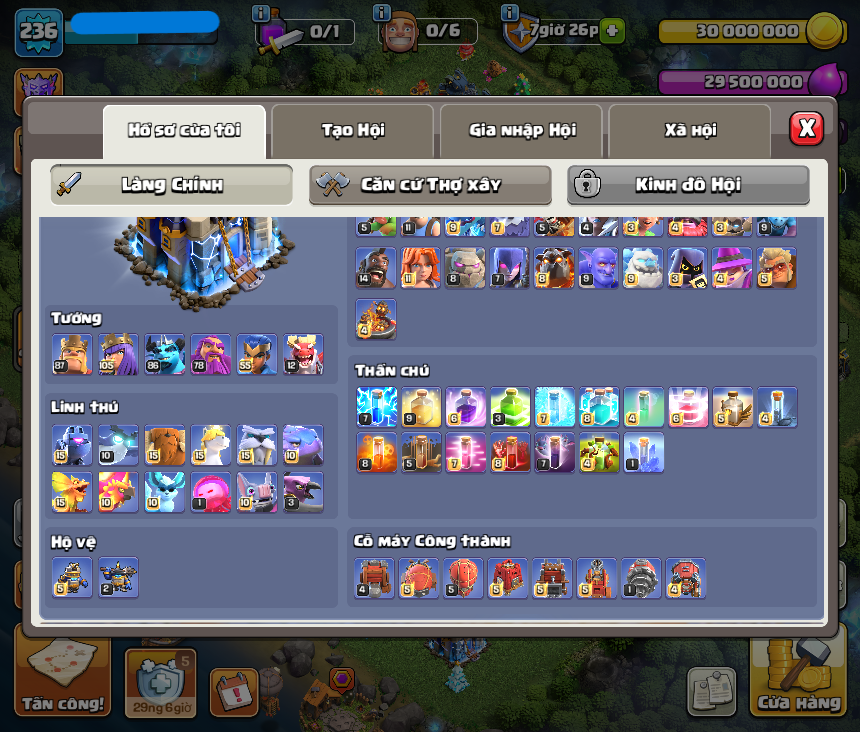Select the Xã hội tab

coord(689,131)
